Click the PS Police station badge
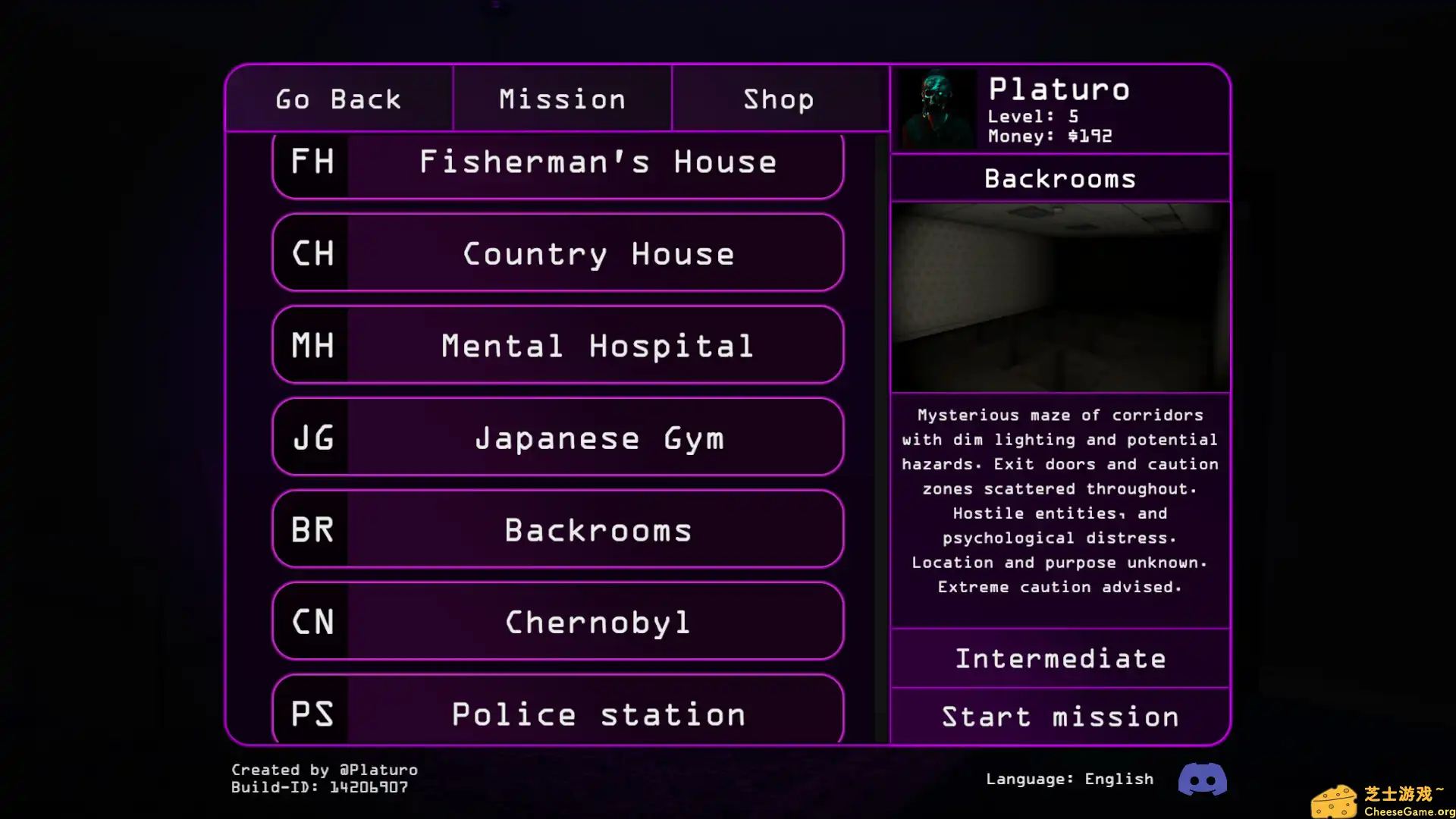 tap(311, 714)
